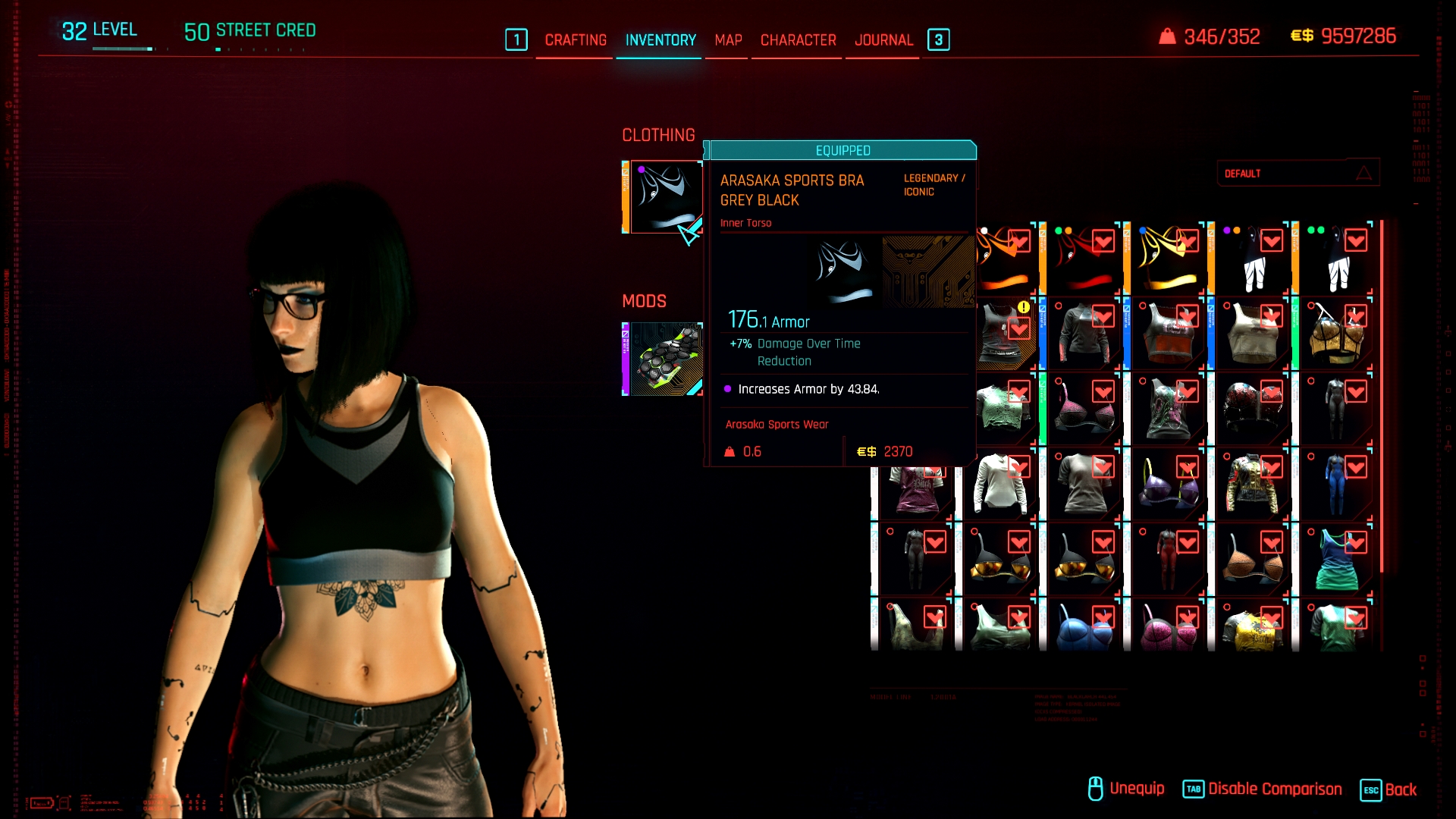Screen dimensions: 1456x819
Task: Open the Crafting tab
Action: pos(576,40)
